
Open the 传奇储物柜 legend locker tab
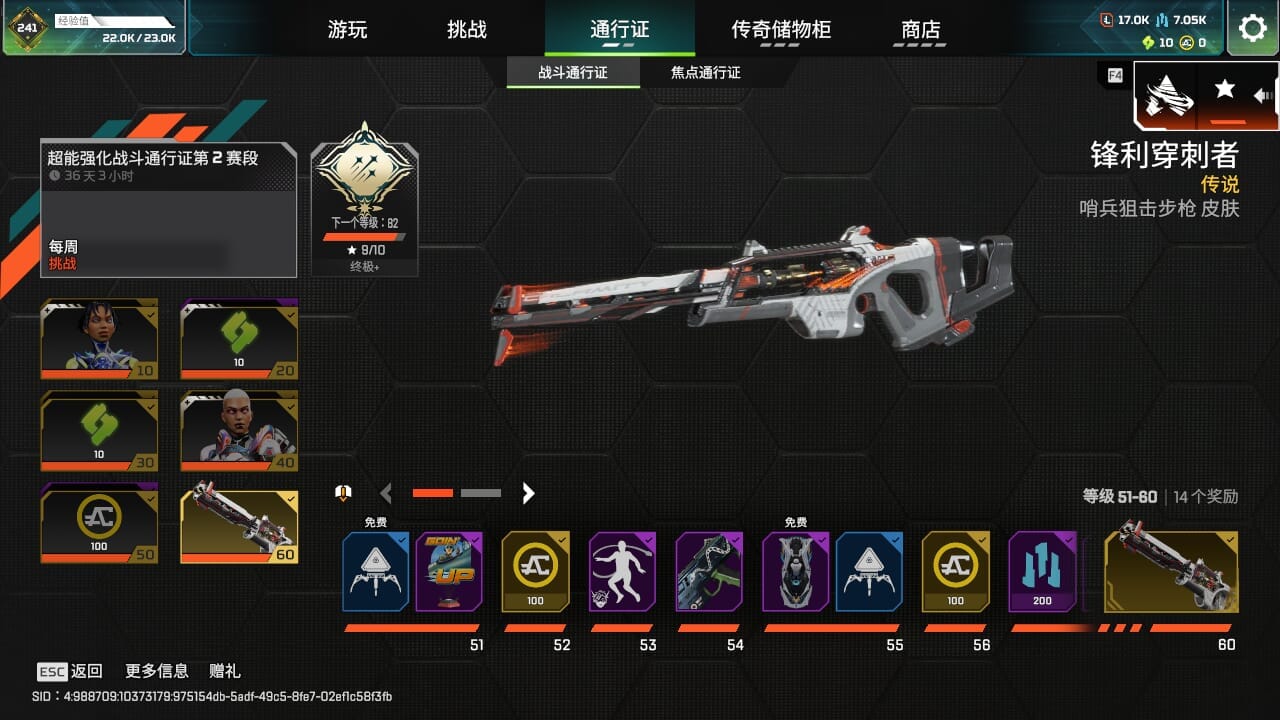point(781,29)
